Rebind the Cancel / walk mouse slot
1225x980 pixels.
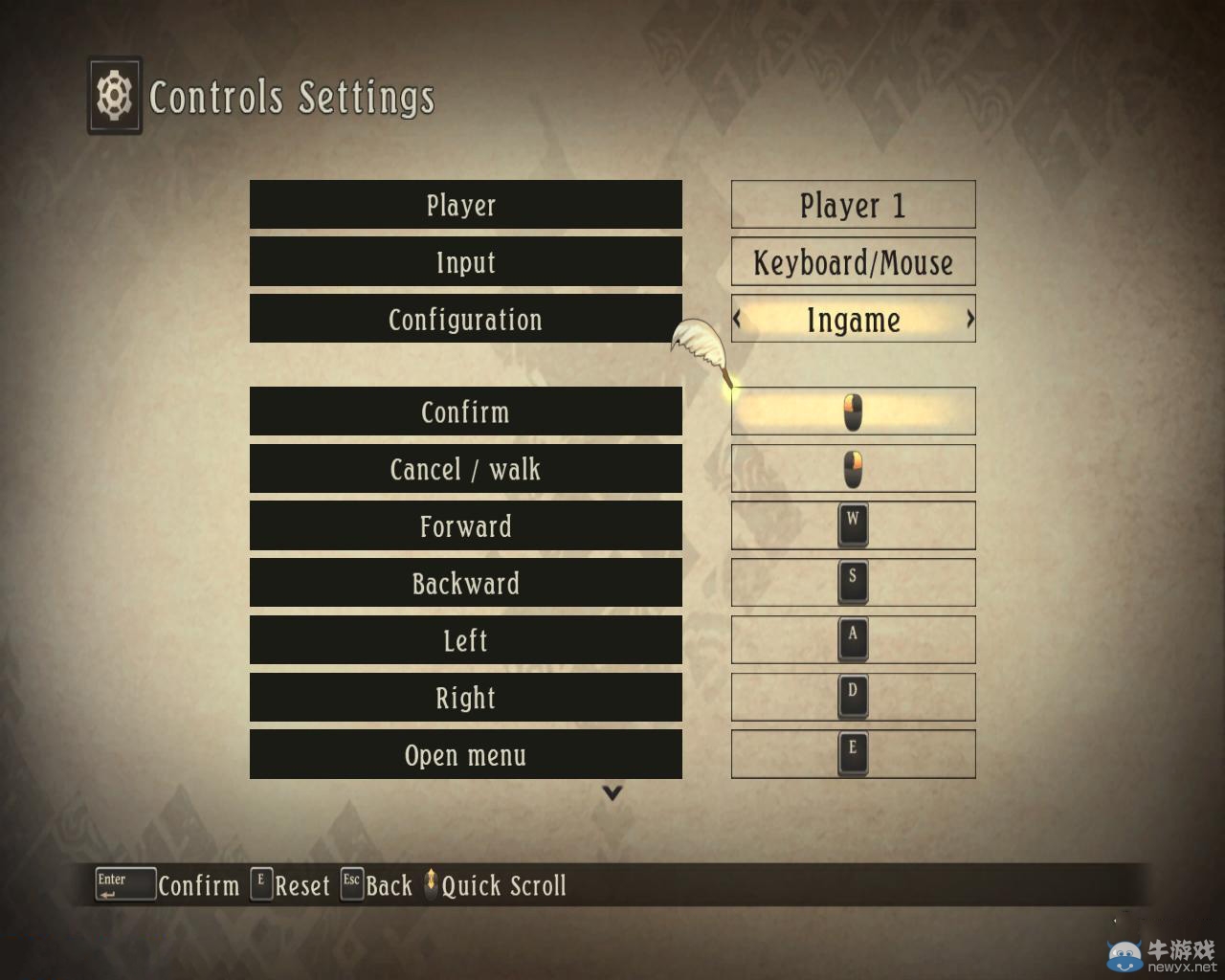pyautogui.click(x=853, y=469)
